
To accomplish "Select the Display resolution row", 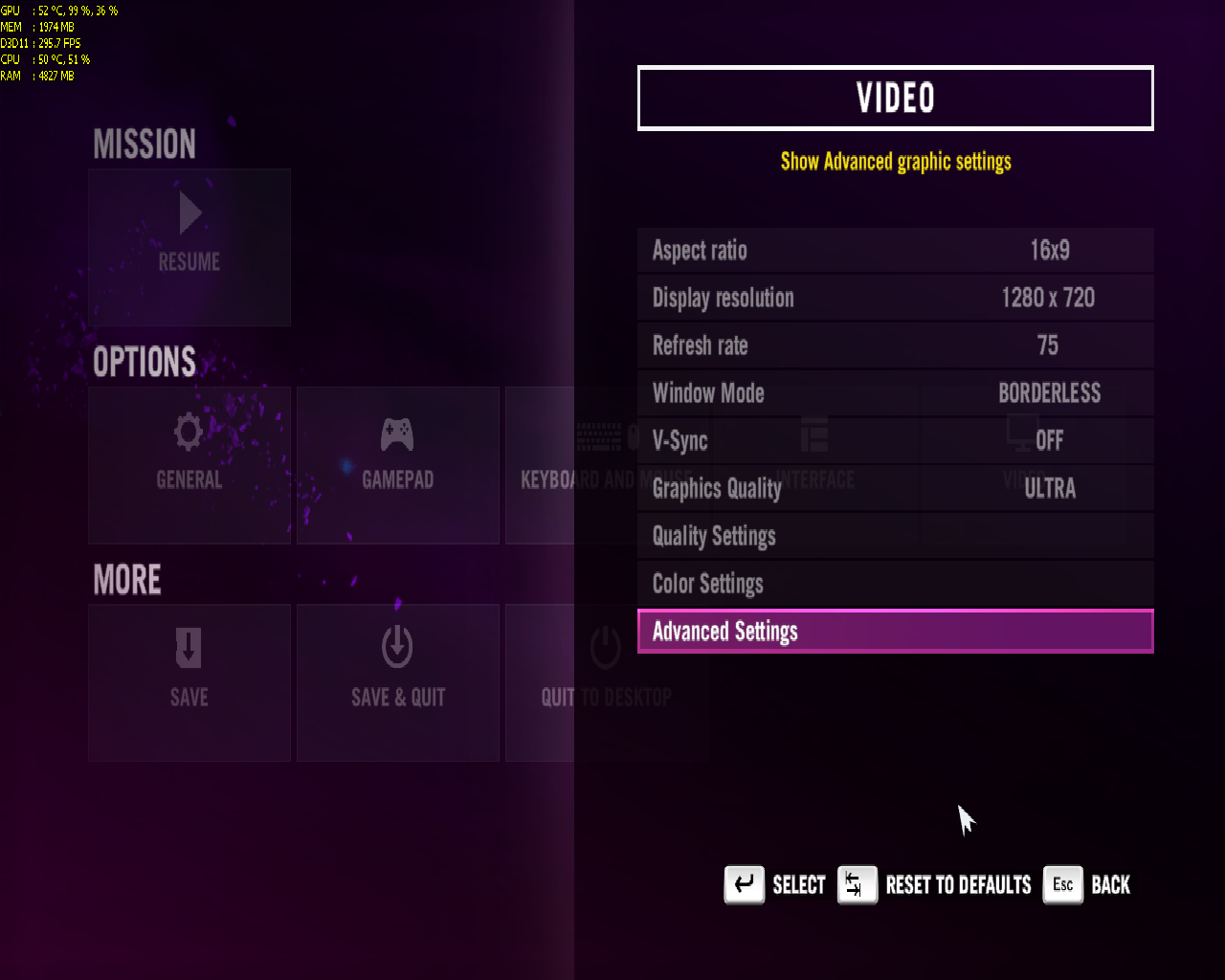I will (x=895, y=298).
